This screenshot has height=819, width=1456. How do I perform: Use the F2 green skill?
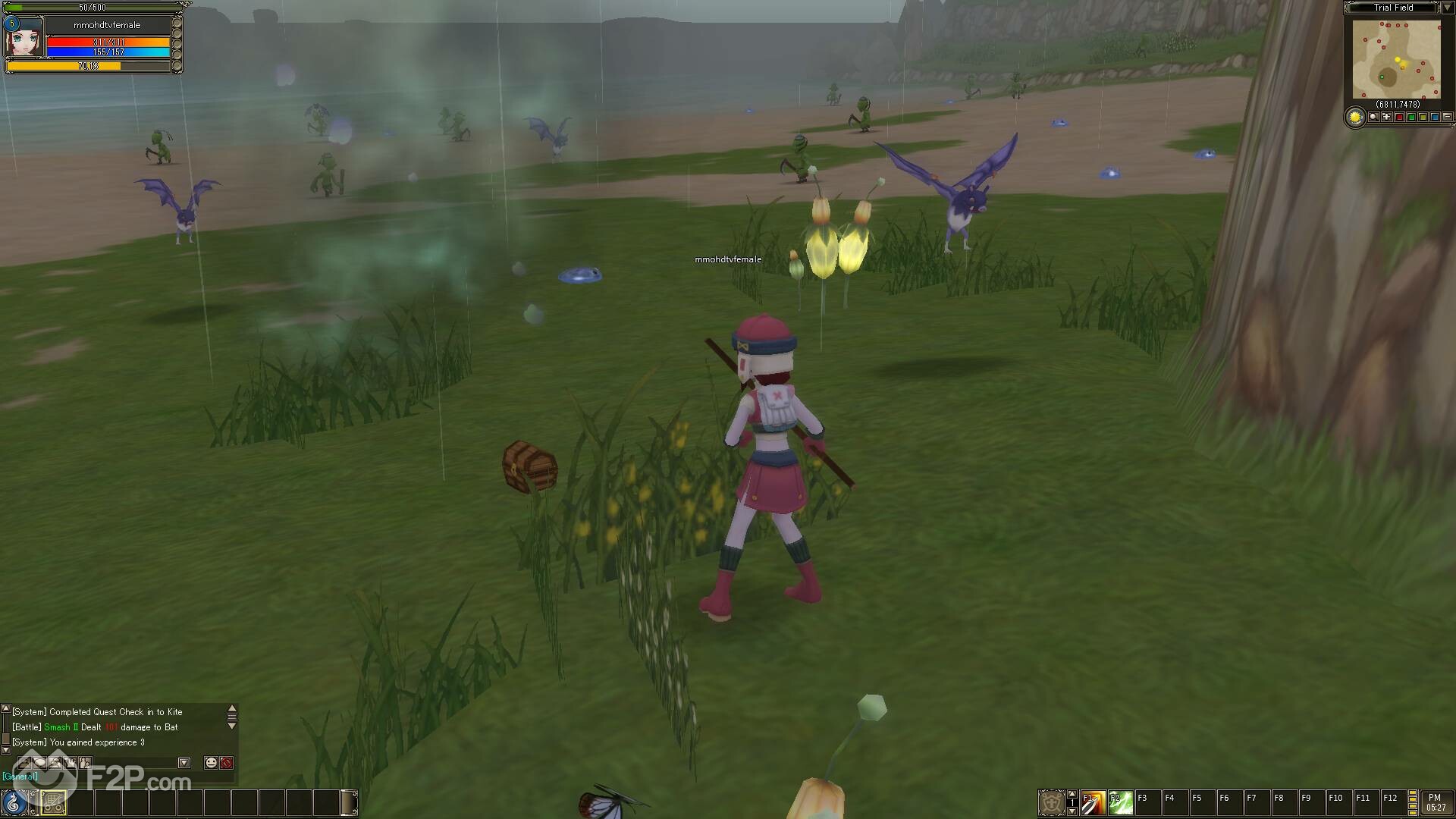point(1120,802)
